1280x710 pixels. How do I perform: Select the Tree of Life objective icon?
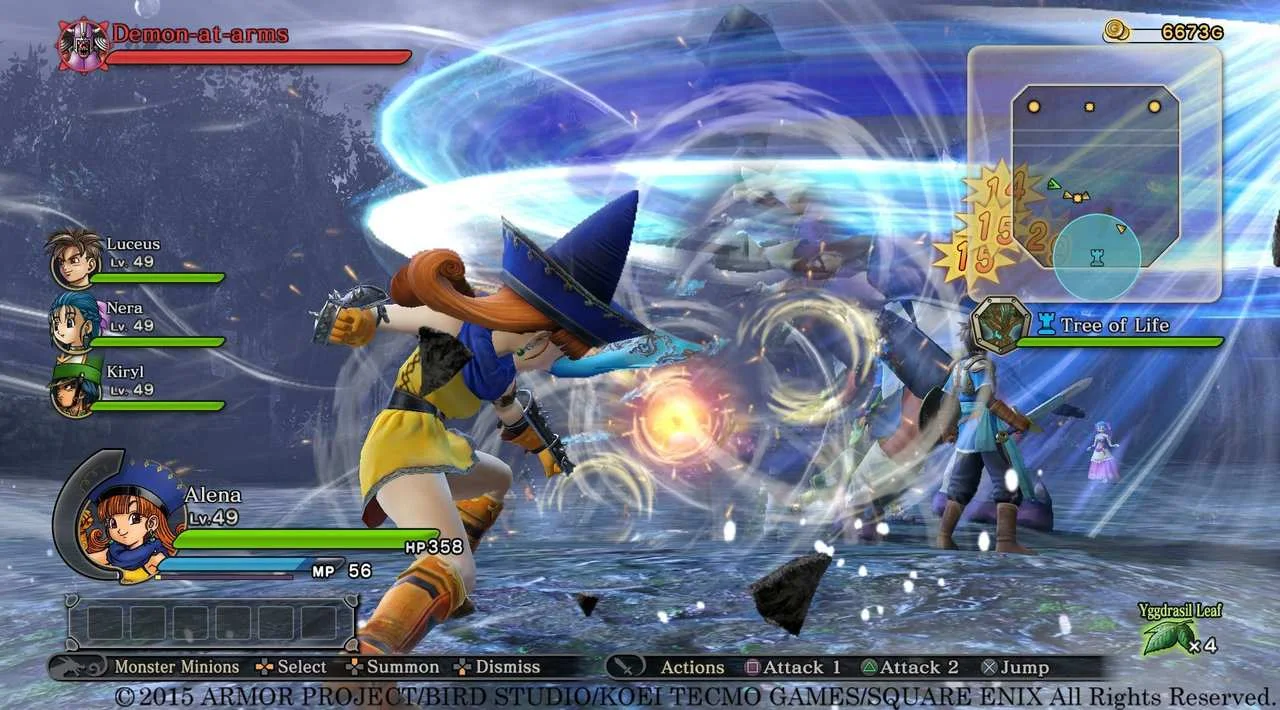pos(1001,327)
